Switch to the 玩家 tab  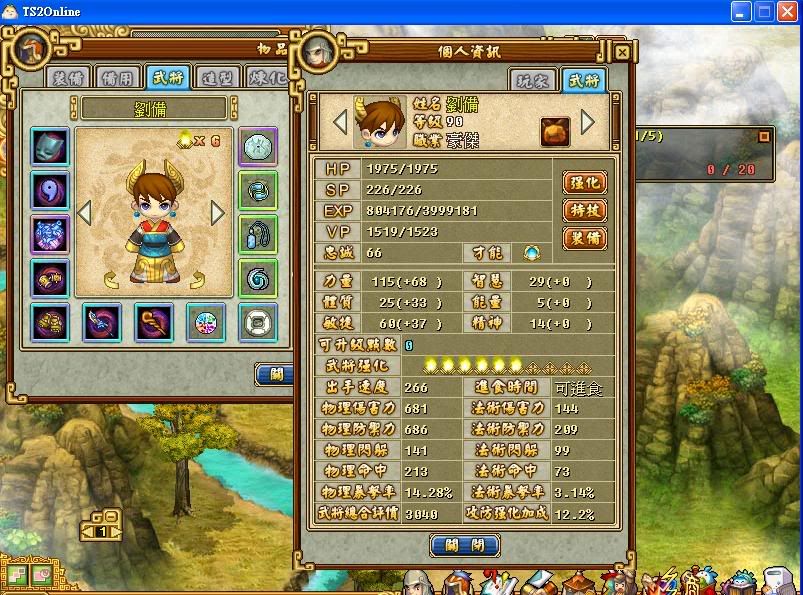click(531, 81)
